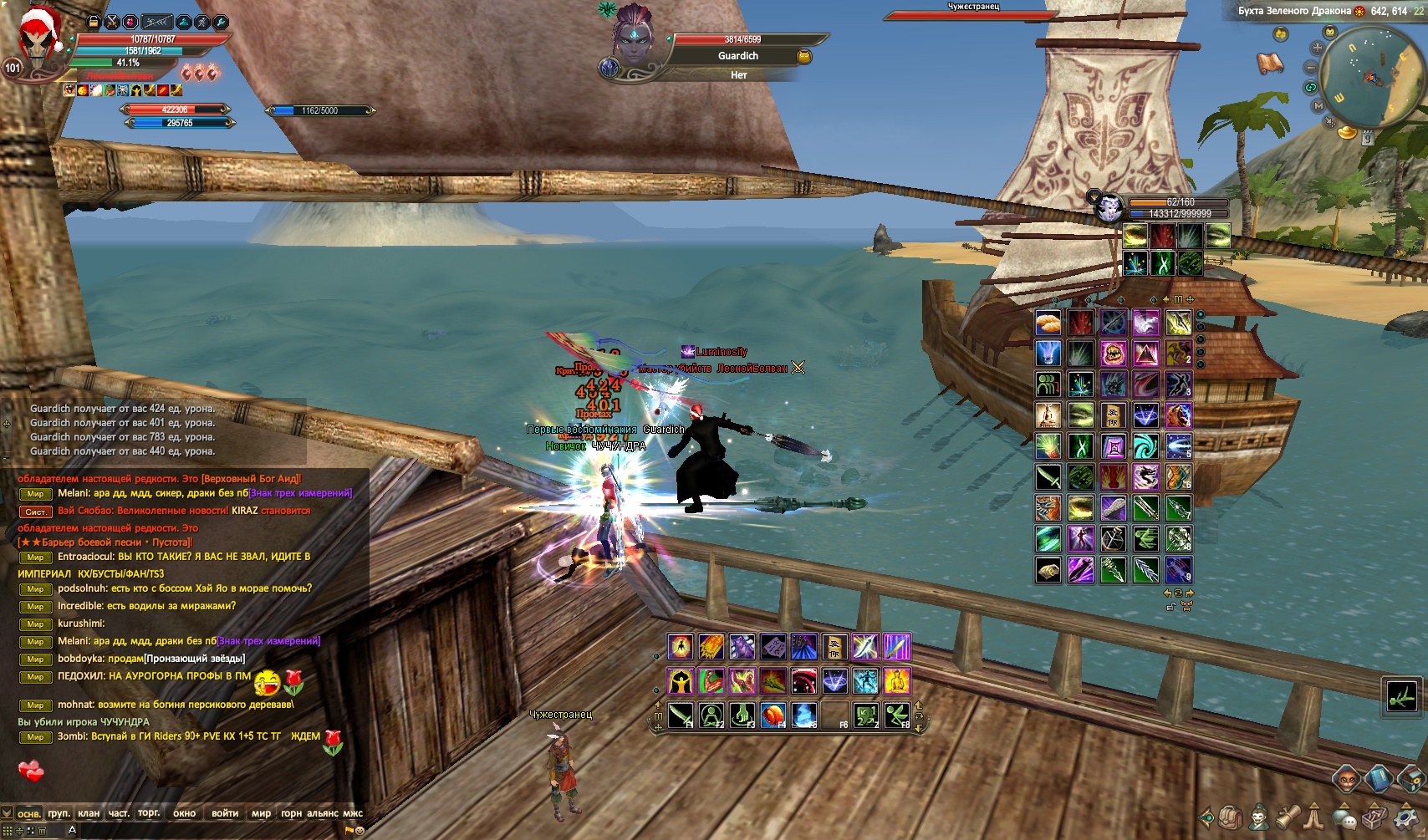Select the "торг." trade chat tab
The width and height of the screenshot is (1428, 840).
[x=149, y=813]
